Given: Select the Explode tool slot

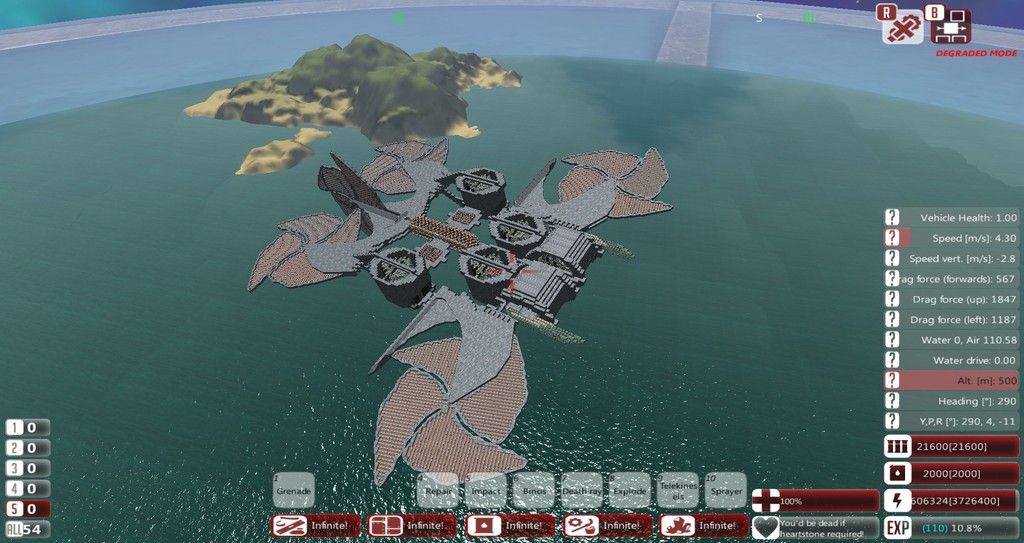Looking at the screenshot, I should pyautogui.click(x=630, y=490).
